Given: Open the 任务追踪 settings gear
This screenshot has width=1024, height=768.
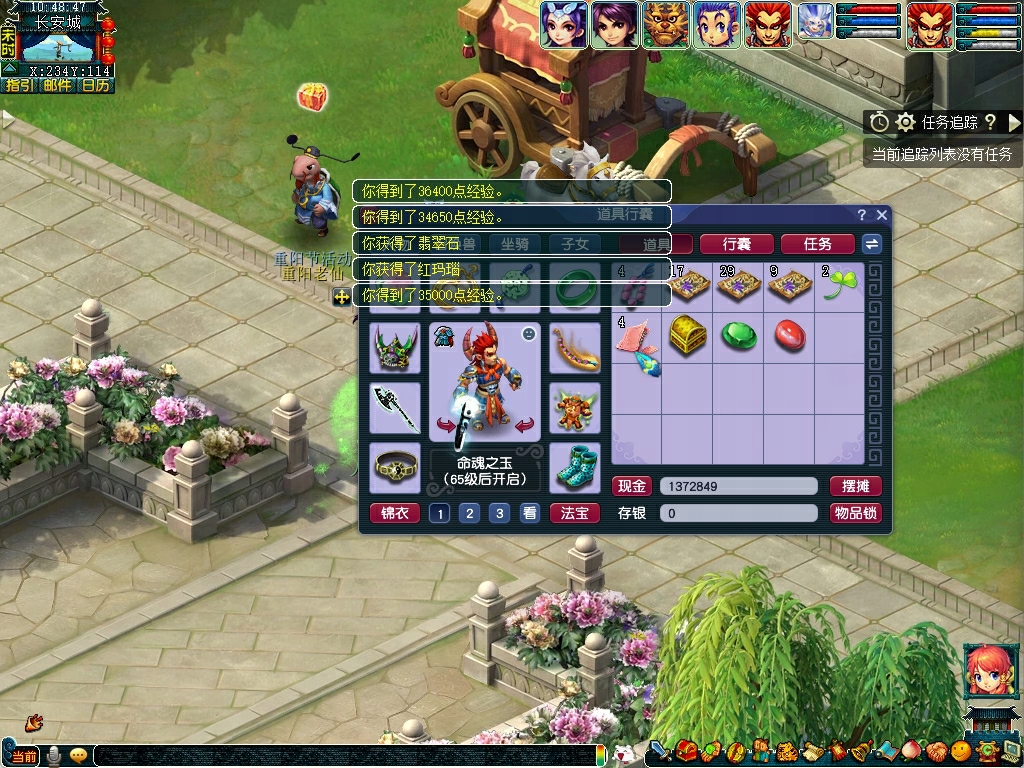Looking at the screenshot, I should tap(905, 122).
